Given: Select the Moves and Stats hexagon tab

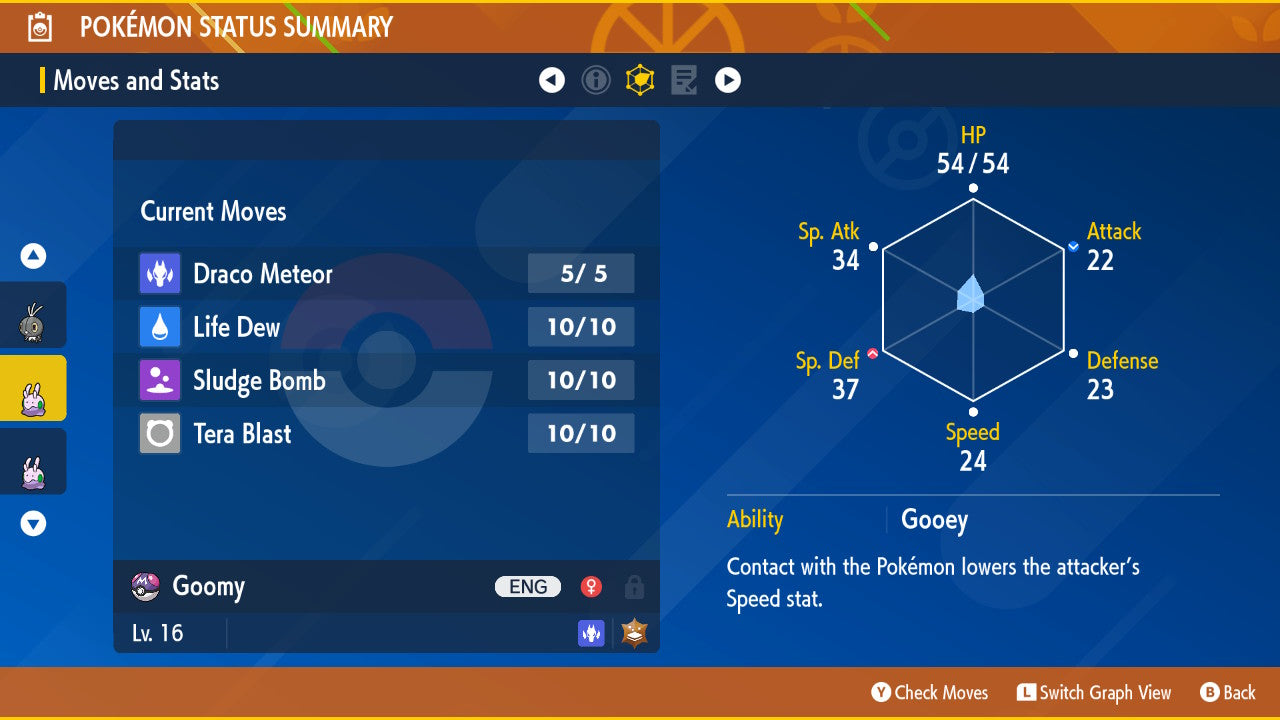Looking at the screenshot, I should [640, 80].
